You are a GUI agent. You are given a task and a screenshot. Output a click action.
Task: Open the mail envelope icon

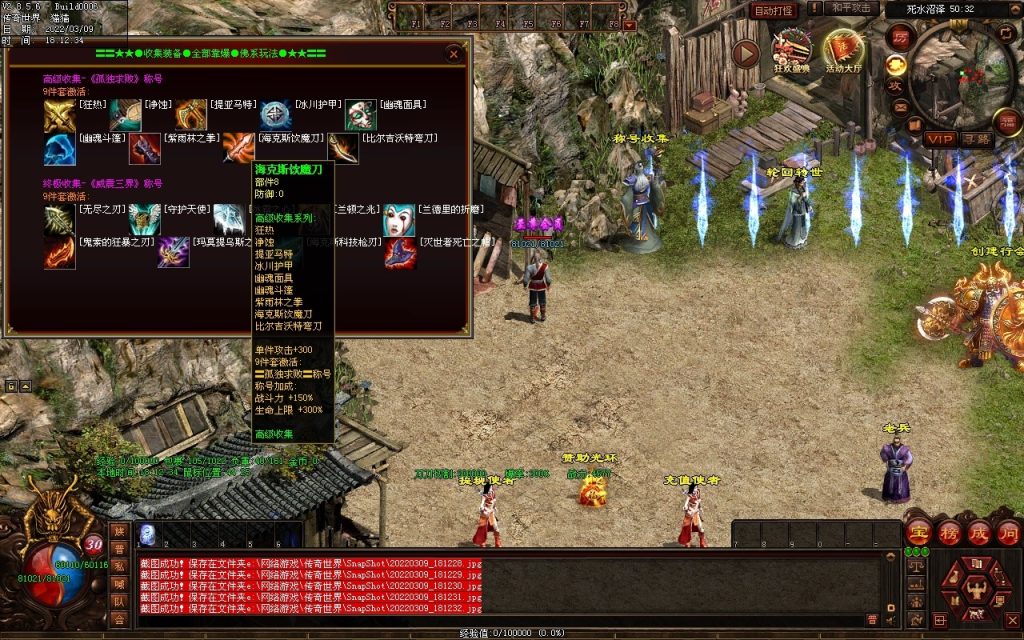pos(901,108)
